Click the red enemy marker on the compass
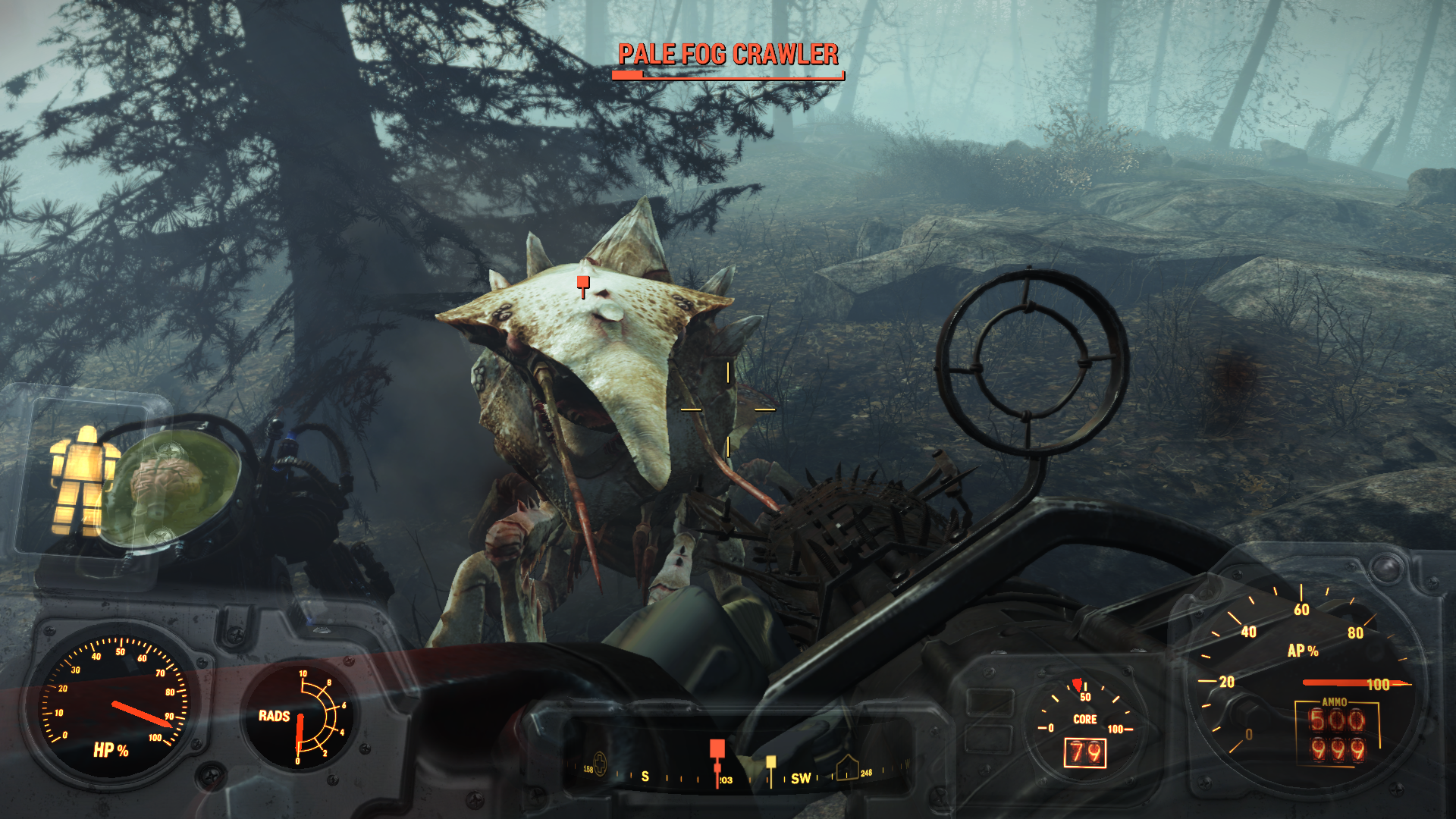This screenshot has width=1456, height=819. point(717,751)
